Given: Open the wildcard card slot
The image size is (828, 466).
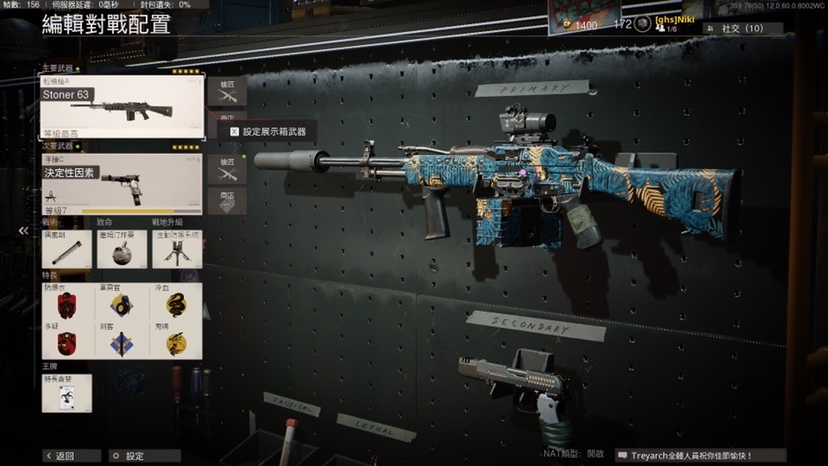Looking at the screenshot, I should click(67, 394).
